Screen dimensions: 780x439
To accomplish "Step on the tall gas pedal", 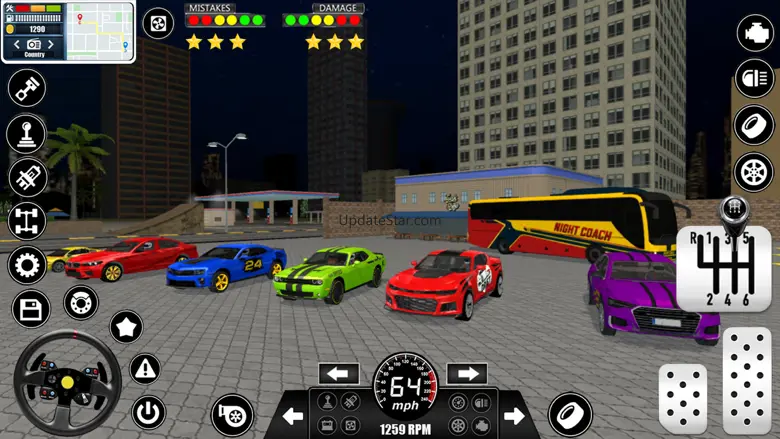I will [747, 379].
